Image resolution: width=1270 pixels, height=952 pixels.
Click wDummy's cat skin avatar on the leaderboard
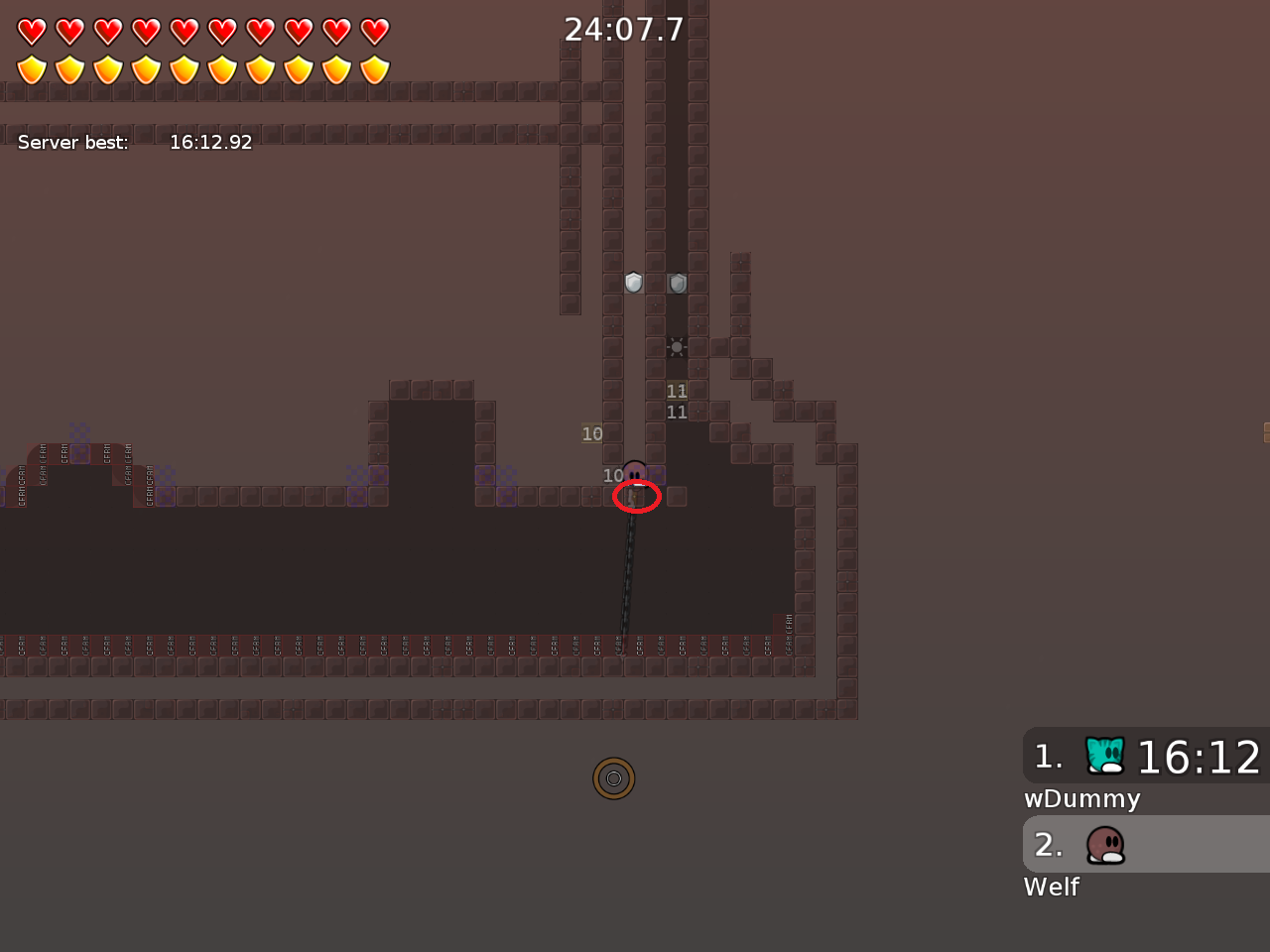pyautogui.click(x=1103, y=755)
